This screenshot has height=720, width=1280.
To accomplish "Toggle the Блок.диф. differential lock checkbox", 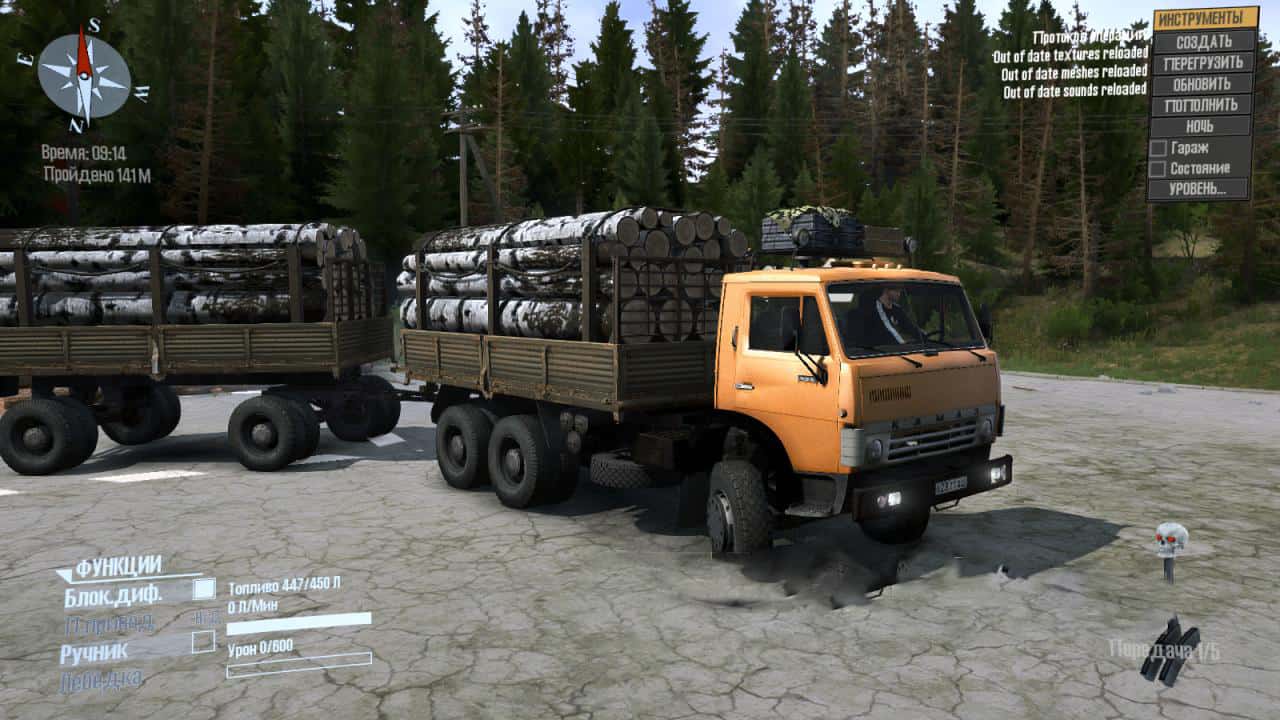I will click(x=204, y=589).
